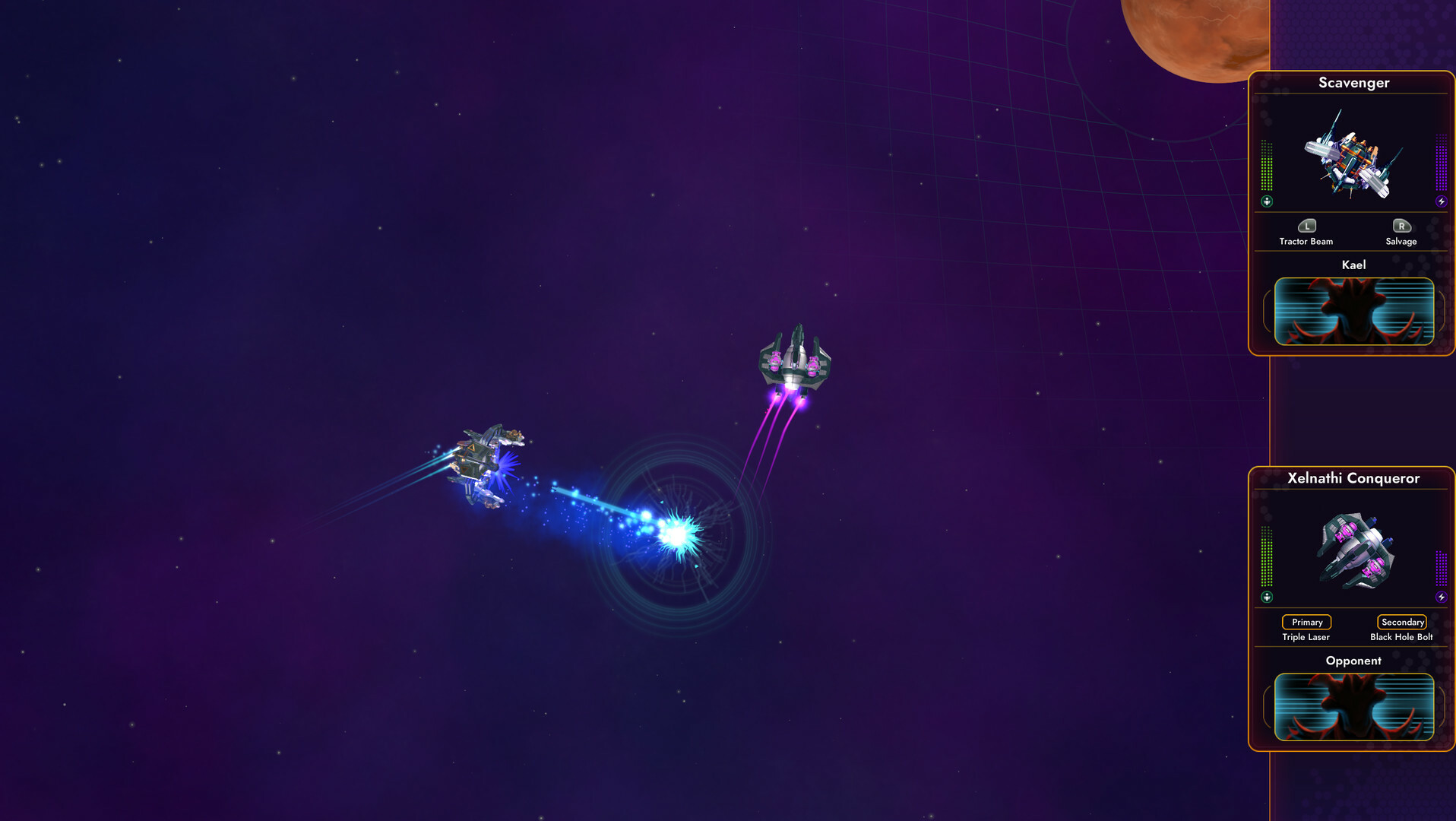Click the Xelnathi Conqueror energy bolt icon

coord(1440,596)
